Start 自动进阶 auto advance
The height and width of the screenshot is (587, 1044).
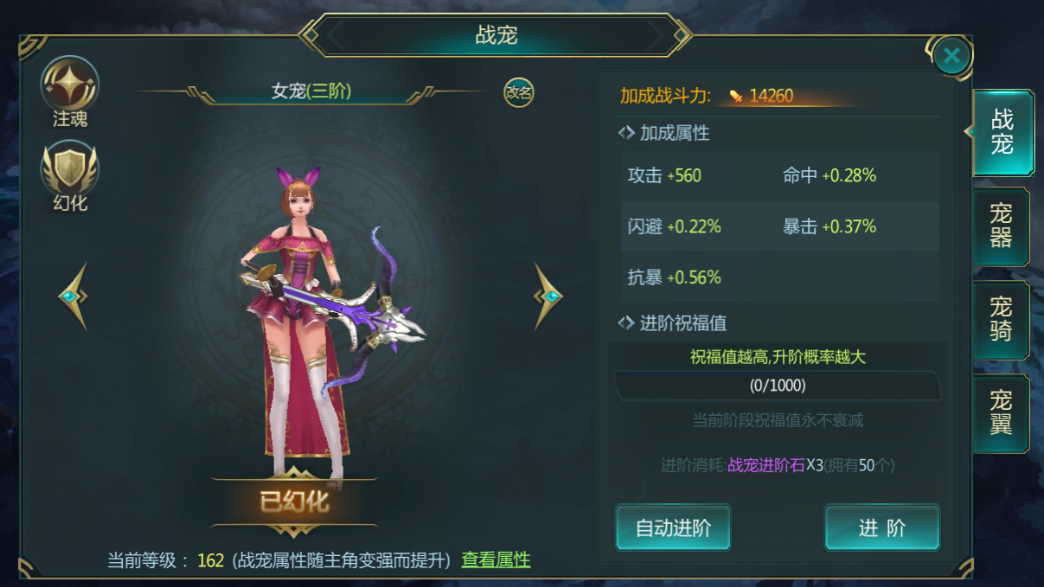(x=673, y=528)
